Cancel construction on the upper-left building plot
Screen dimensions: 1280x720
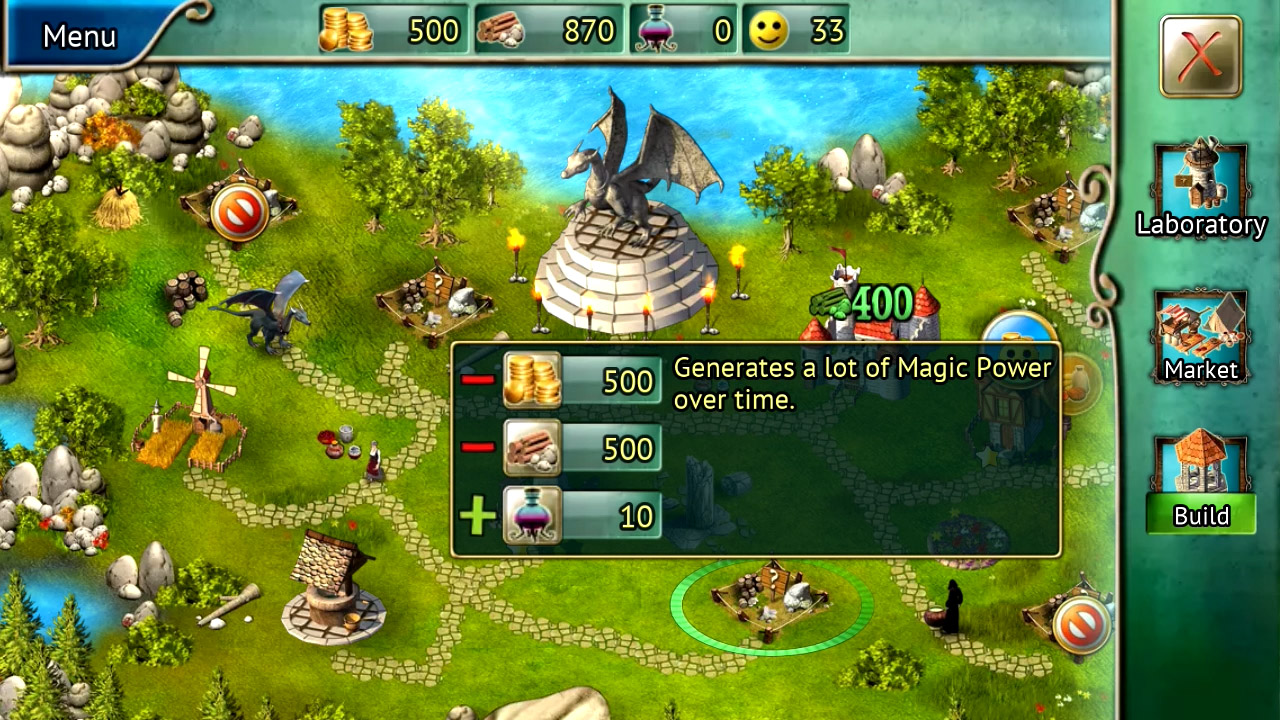(x=239, y=207)
